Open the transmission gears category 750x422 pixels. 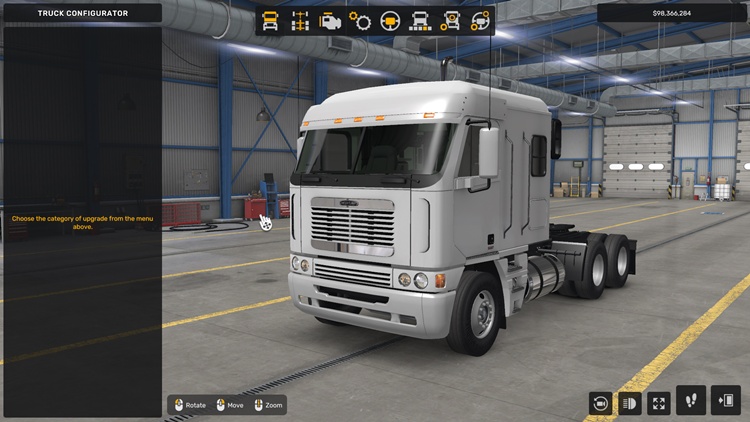[x=360, y=20]
